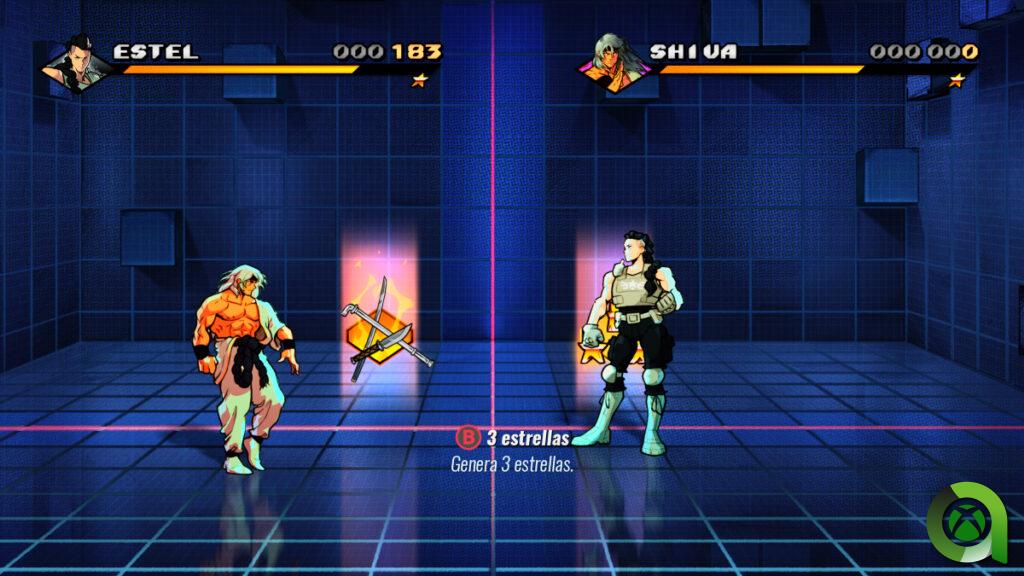
Task: Click Estel's player portrait
Action: 79,61
